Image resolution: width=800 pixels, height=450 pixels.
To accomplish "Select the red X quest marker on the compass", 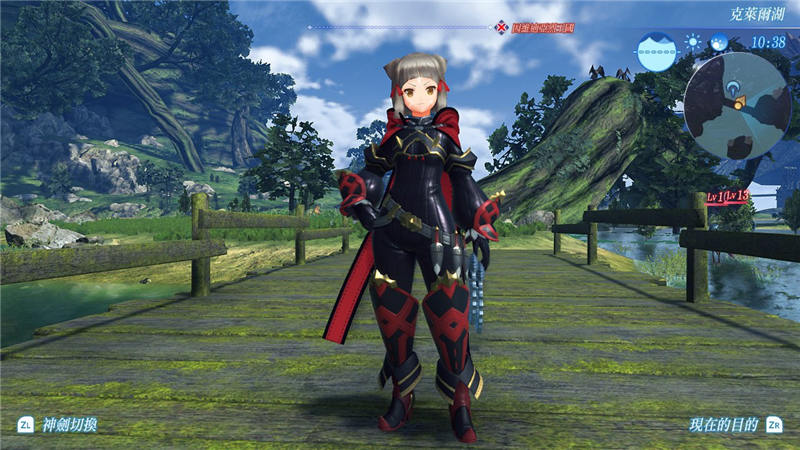I will (x=501, y=26).
